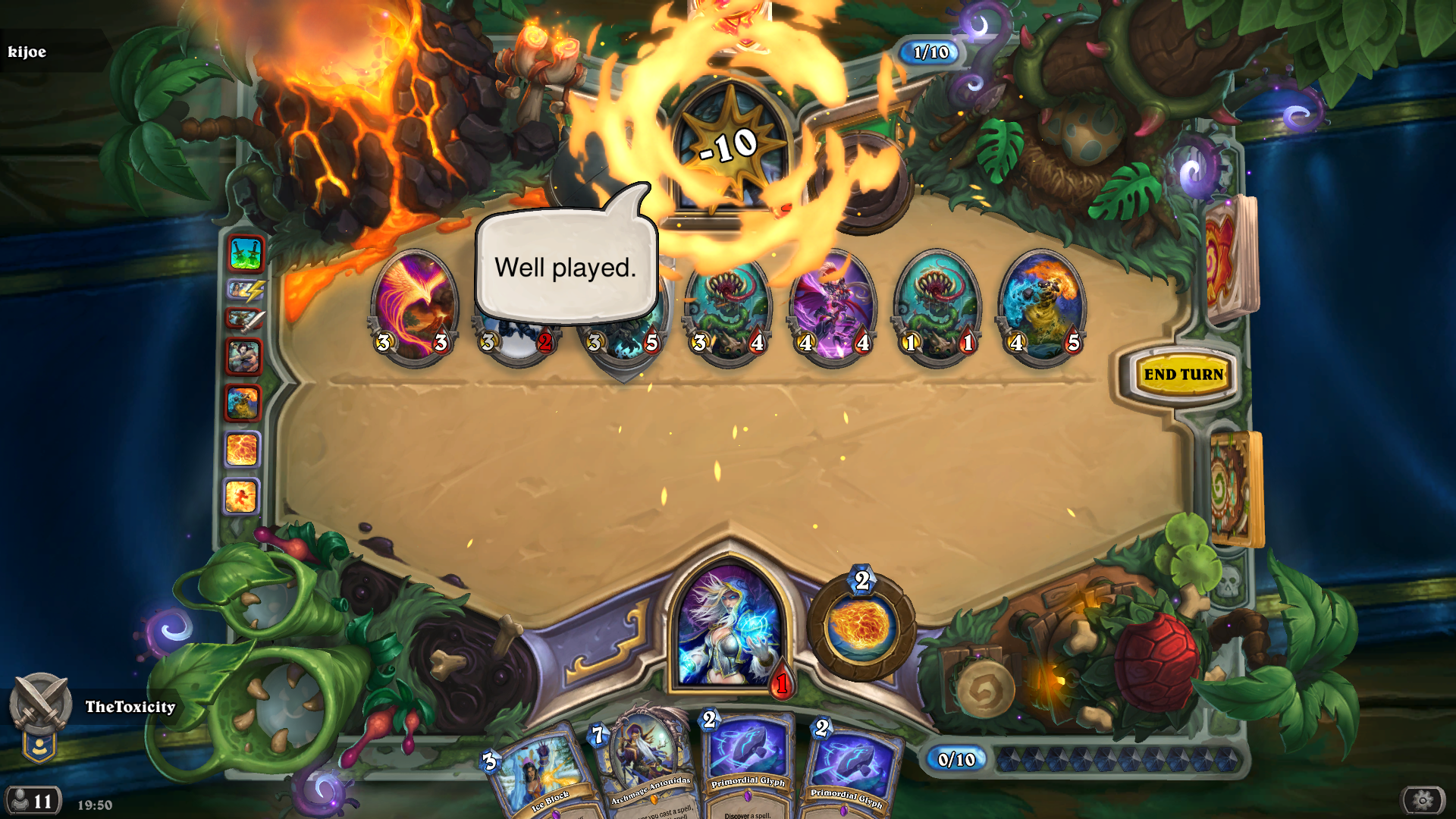View the lightning bolt history tile
The width and height of the screenshot is (1456, 819).
tap(245, 289)
